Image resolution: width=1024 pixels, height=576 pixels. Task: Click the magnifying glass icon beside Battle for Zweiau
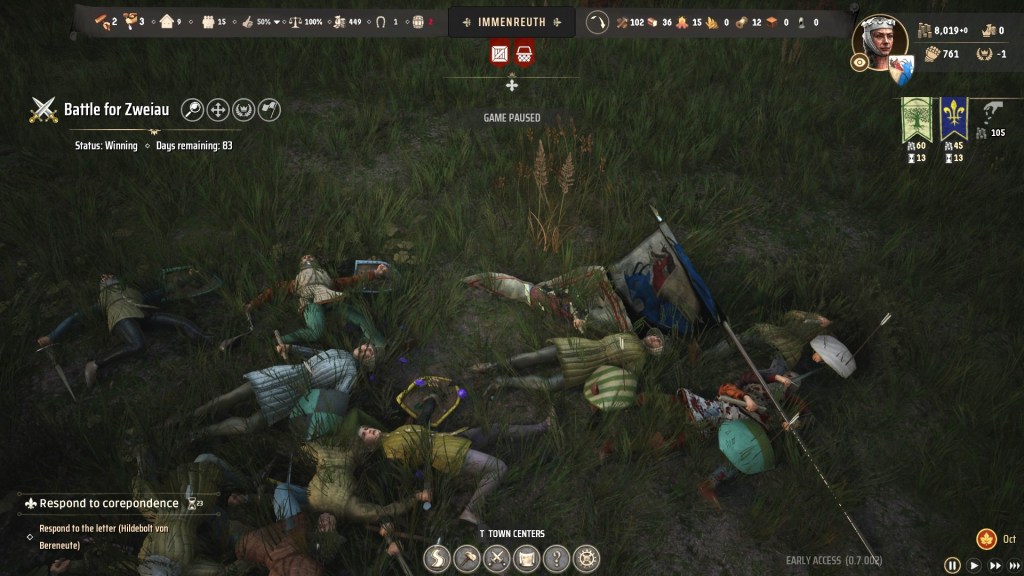point(192,110)
